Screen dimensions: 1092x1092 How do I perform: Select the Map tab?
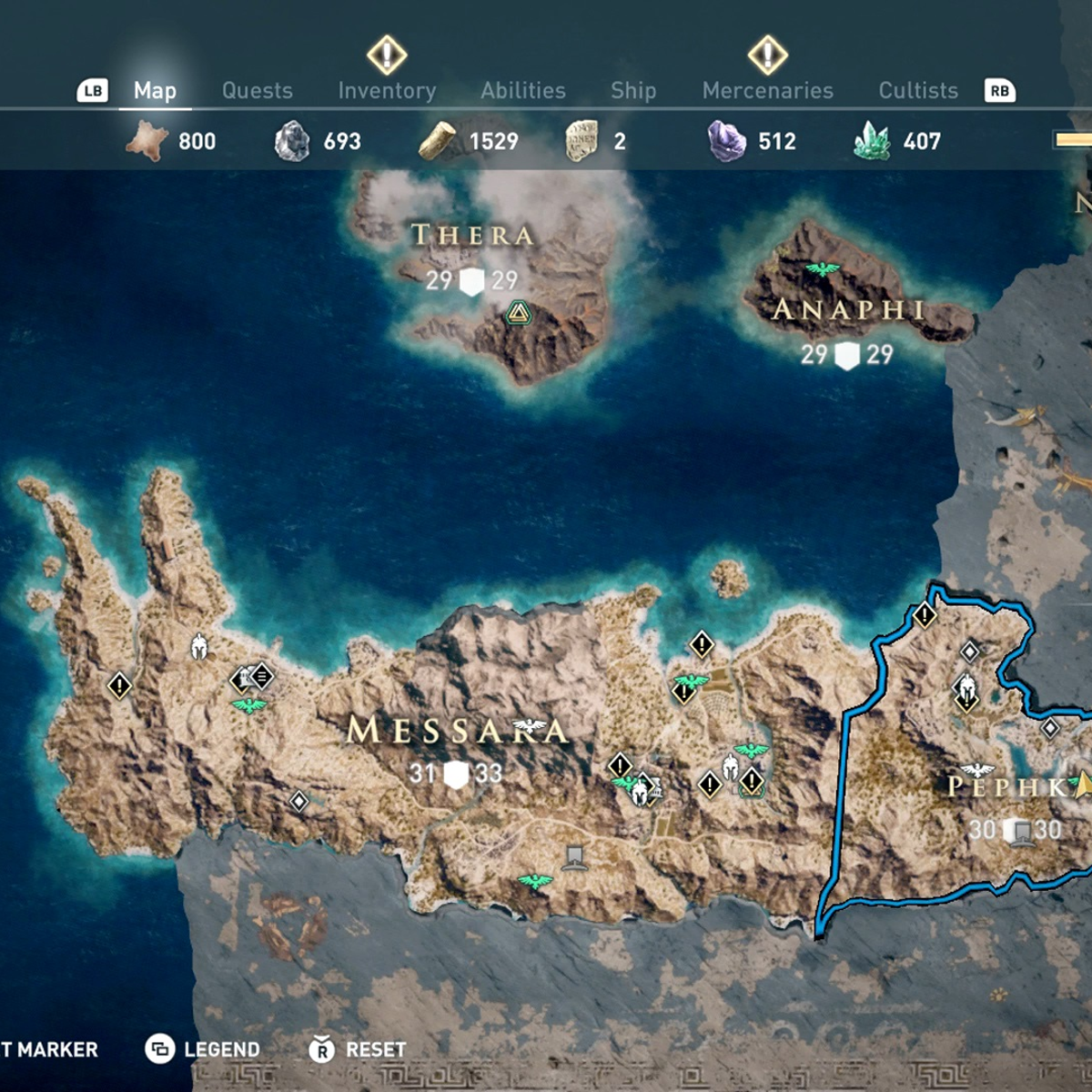[155, 90]
